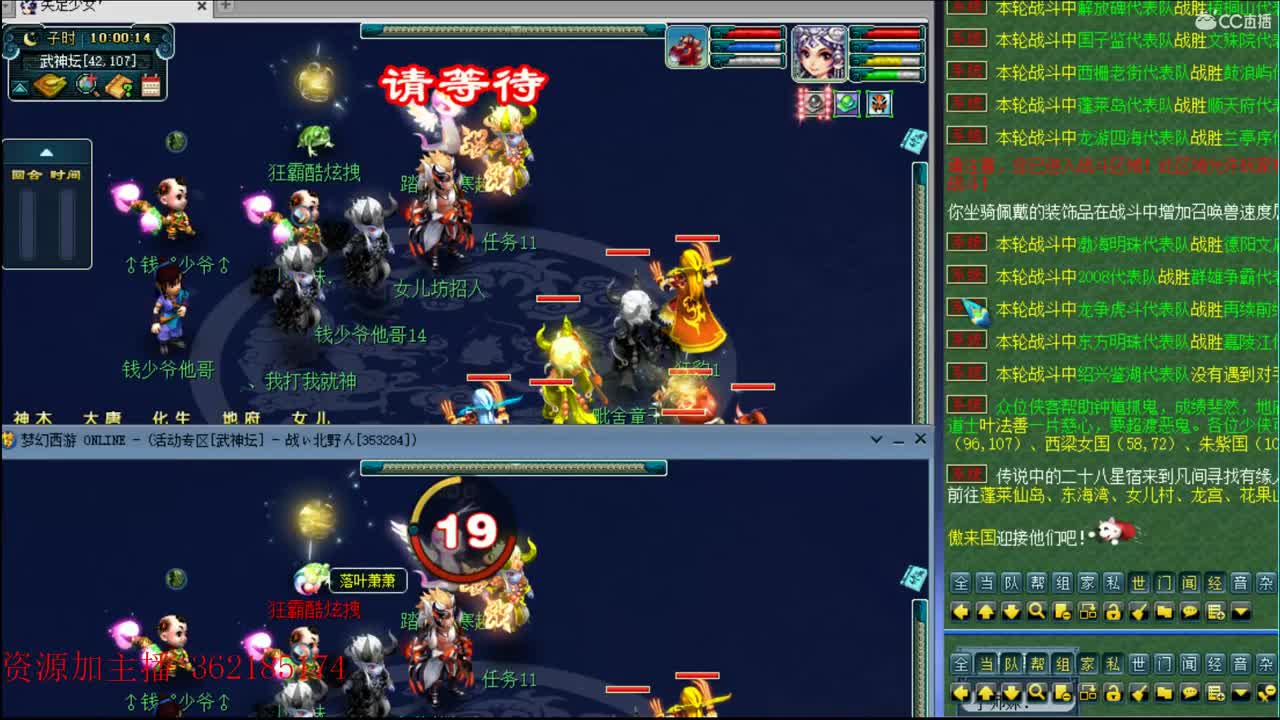Select the green orb icon under the character portrait
The image size is (1280, 720).
click(x=847, y=103)
